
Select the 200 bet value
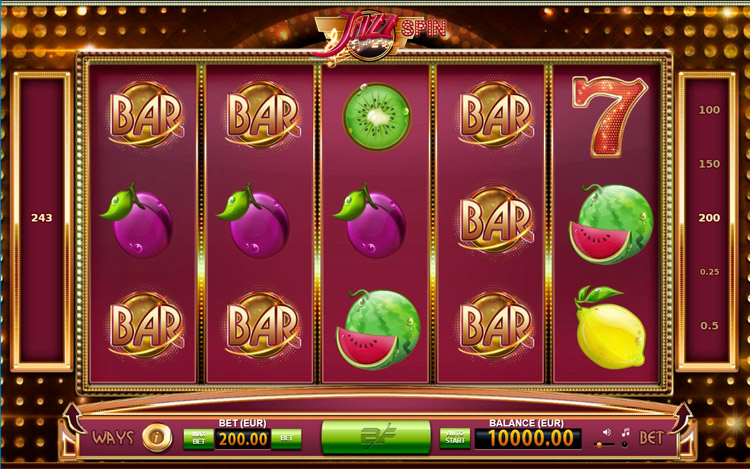tap(710, 218)
